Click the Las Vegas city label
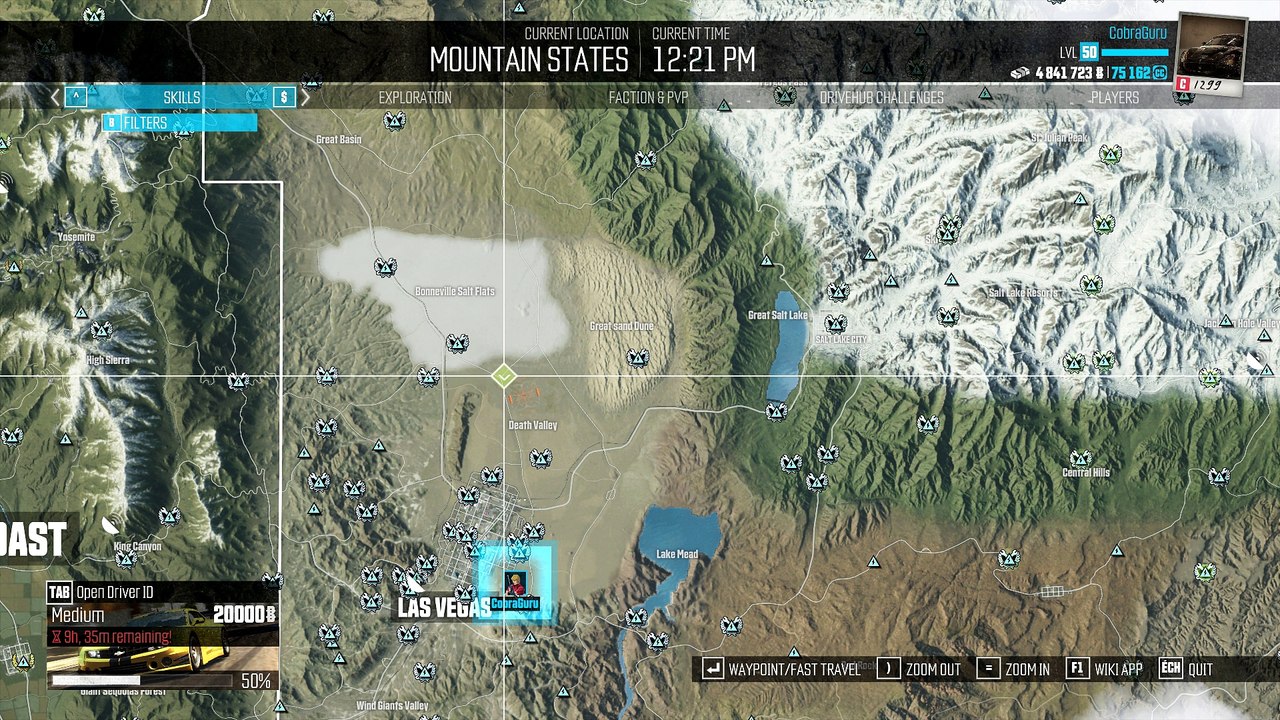This screenshot has width=1280, height=720. pyautogui.click(x=444, y=607)
